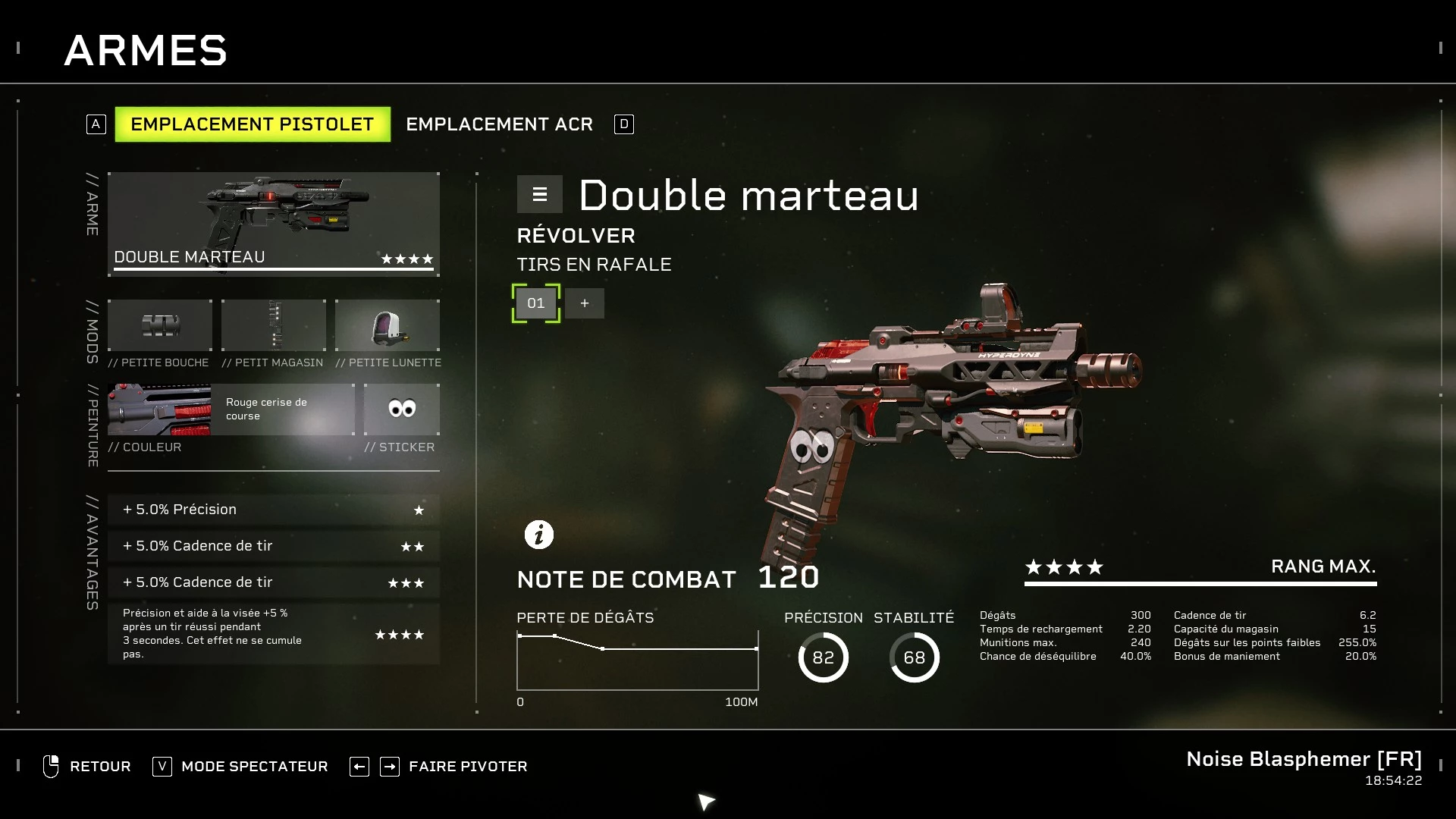Select the Couleur paint icon
The image size is (1456, 819).
(159, 409)
